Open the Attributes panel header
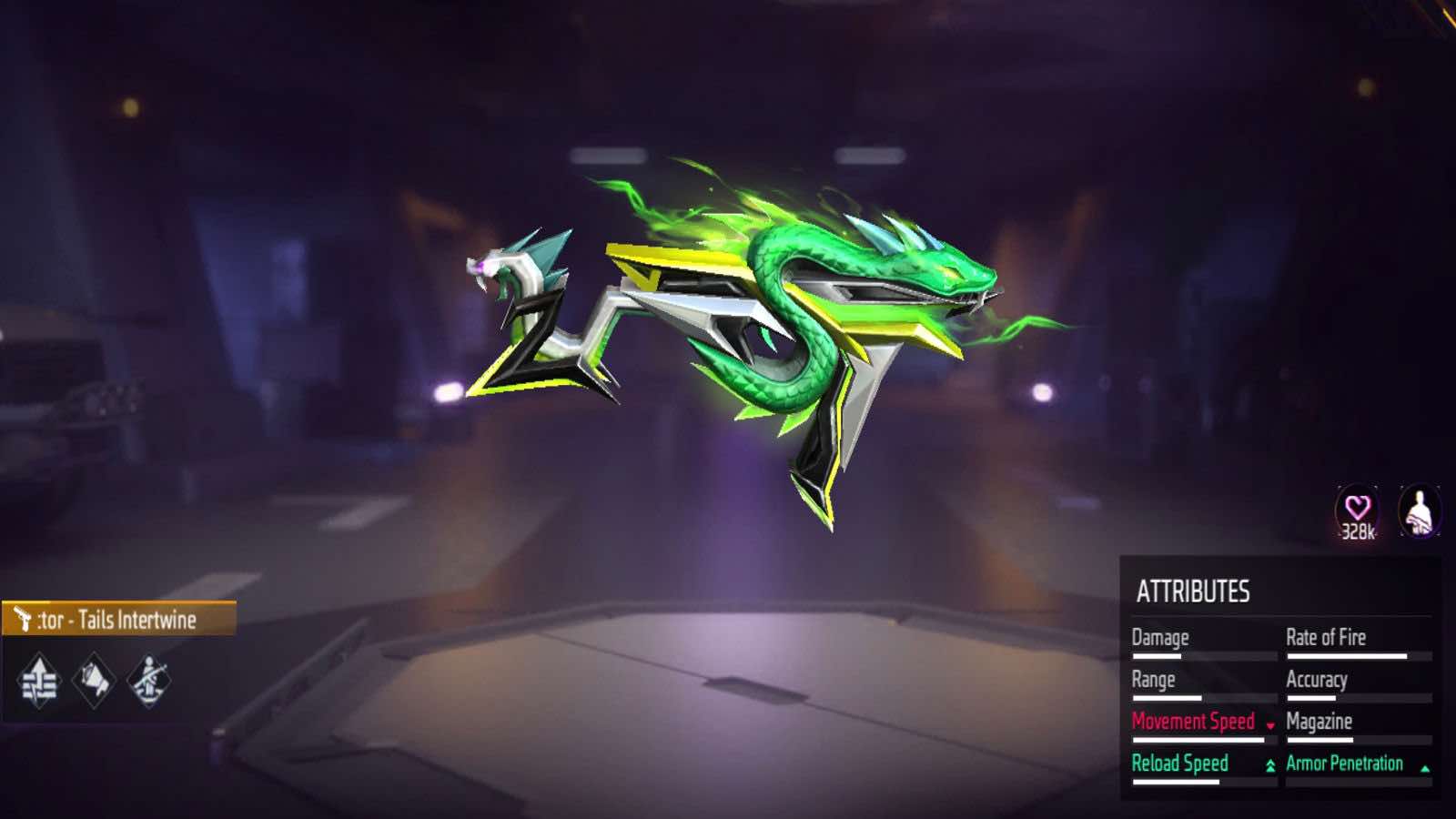1456x819 pixels. pos(1194,590)
